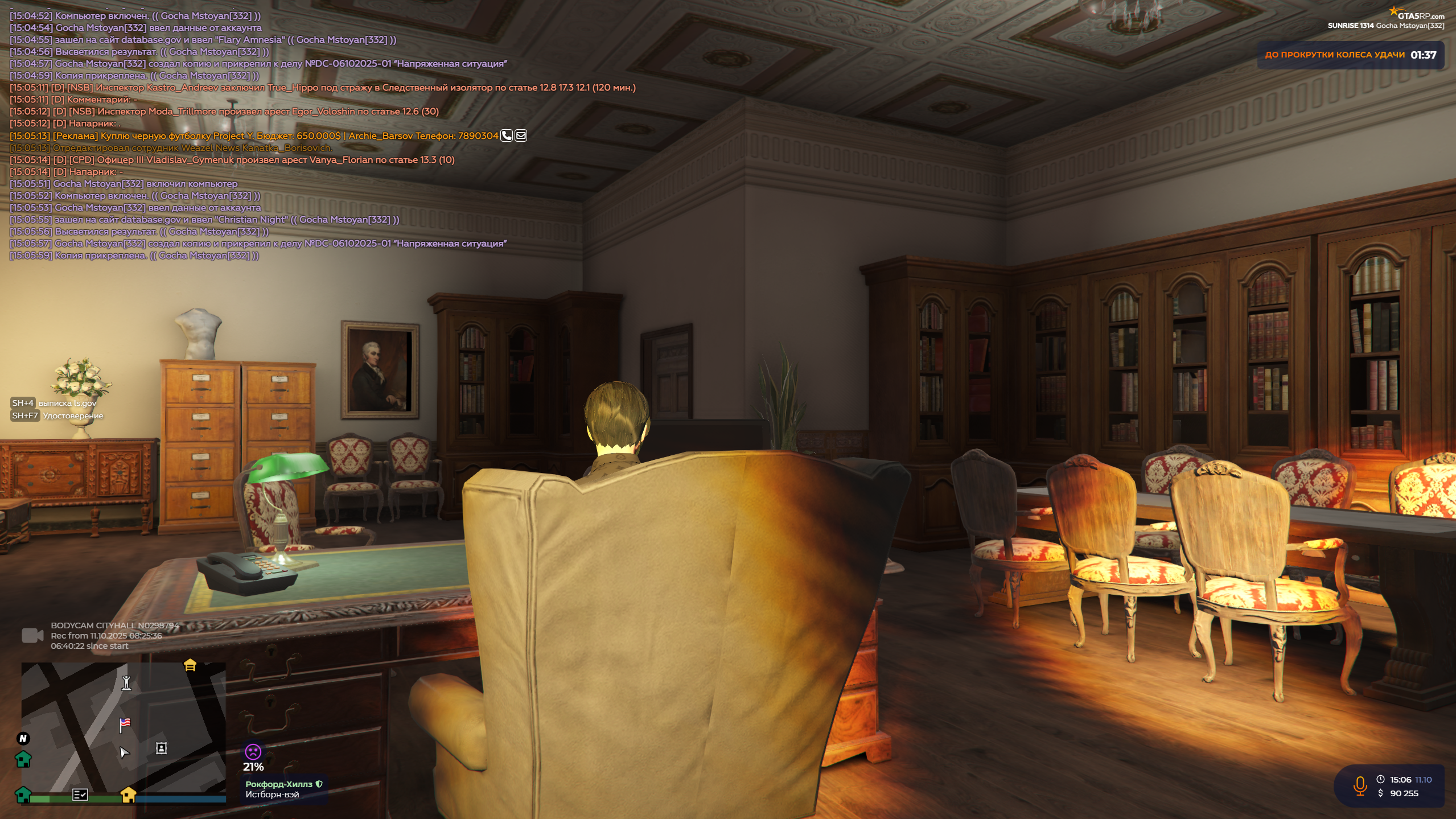Image resolution: width=1456 pixels, height=819 pixels.
Task: Click the phone call icon in the ad message
Action: point(506,135)
